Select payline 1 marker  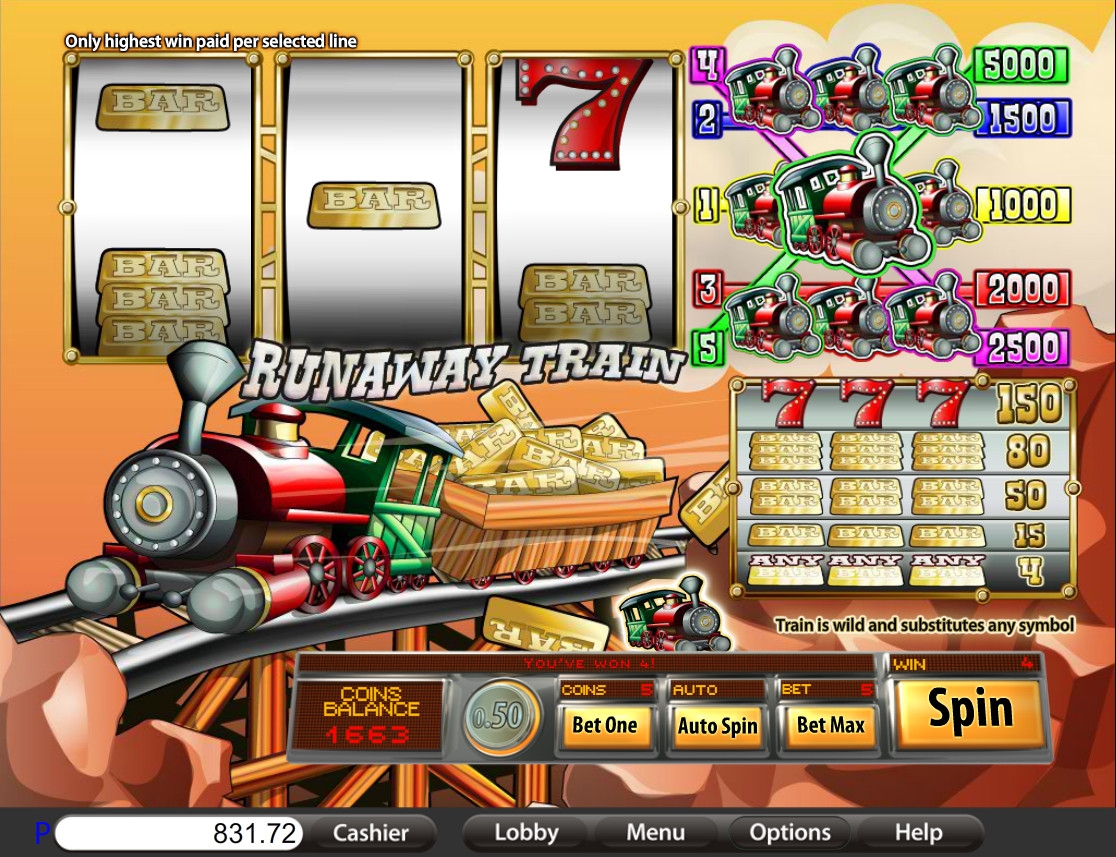point(707,205)
